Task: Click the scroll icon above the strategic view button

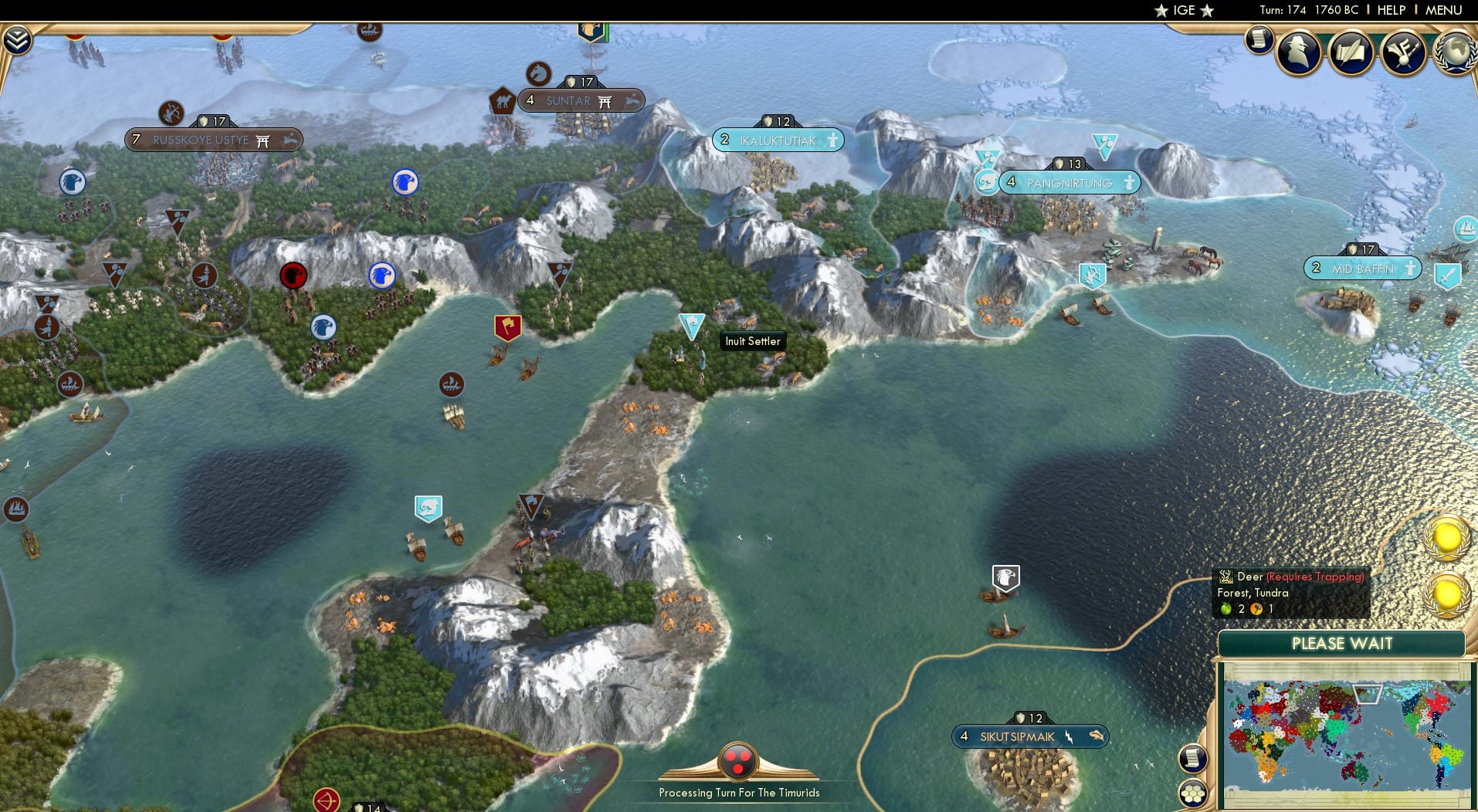Action: point(1193,758)
